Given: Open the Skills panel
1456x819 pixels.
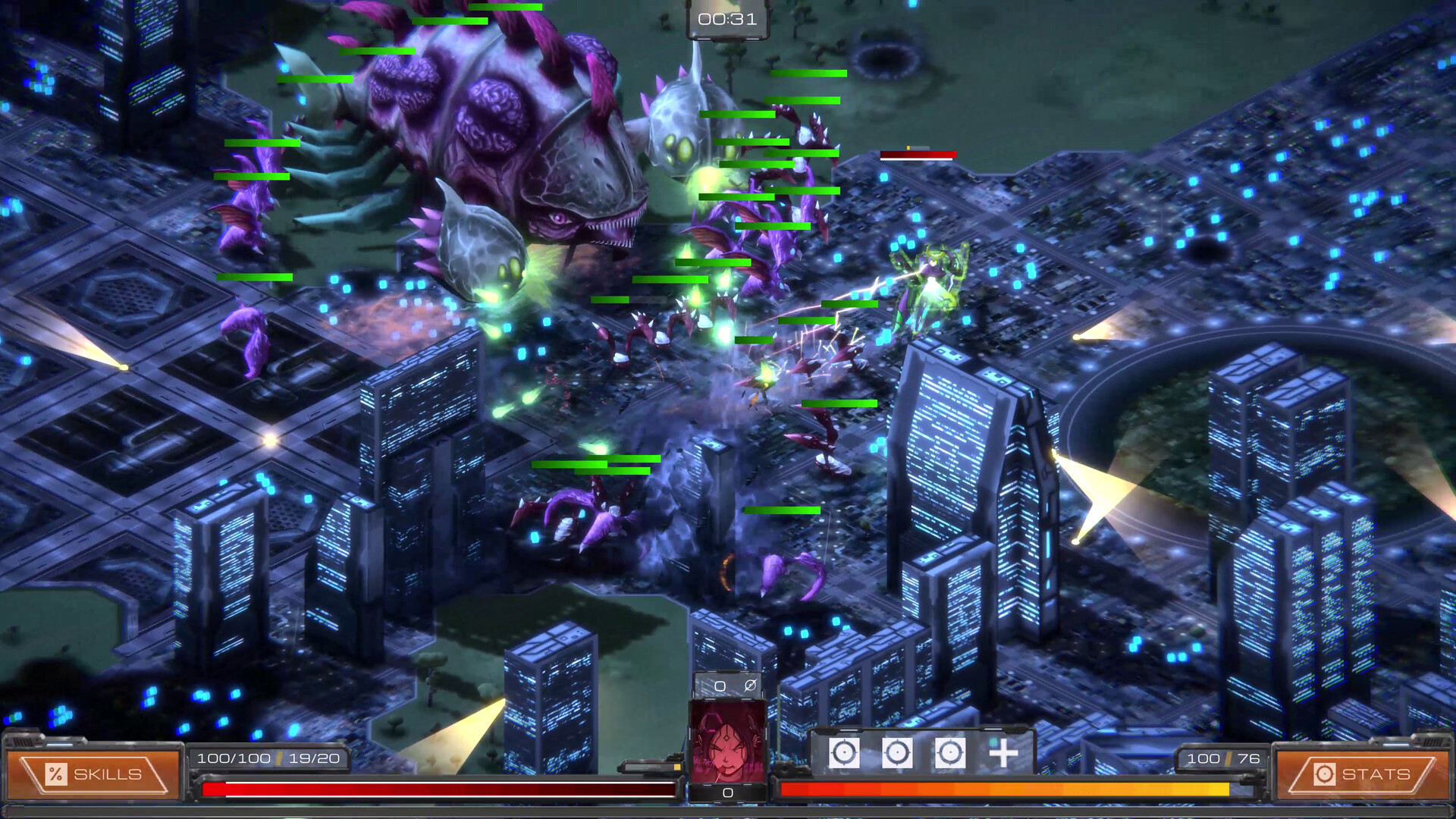Looking at the screenshot, I should pyautogui.click(x=93, y=774).
